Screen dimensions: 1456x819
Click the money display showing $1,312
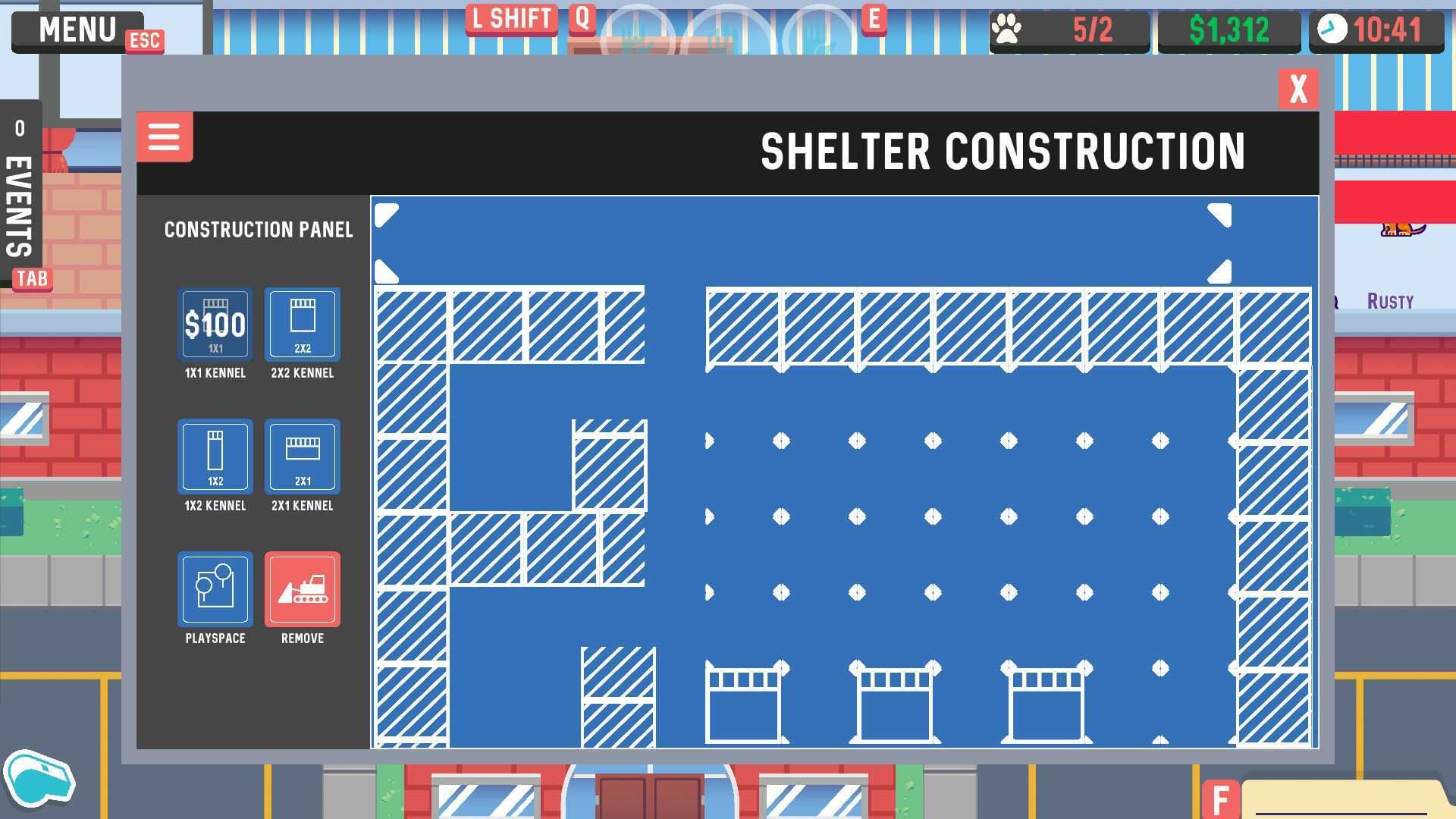(x=1228, y=29)
